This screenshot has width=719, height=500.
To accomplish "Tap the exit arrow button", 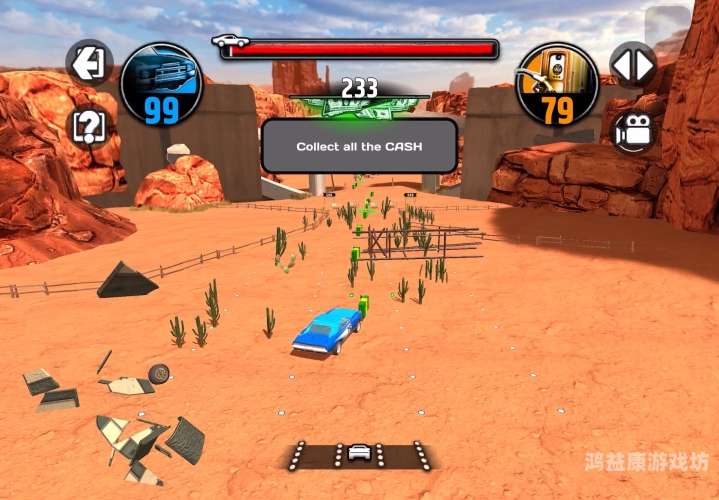I will (89, 63).
